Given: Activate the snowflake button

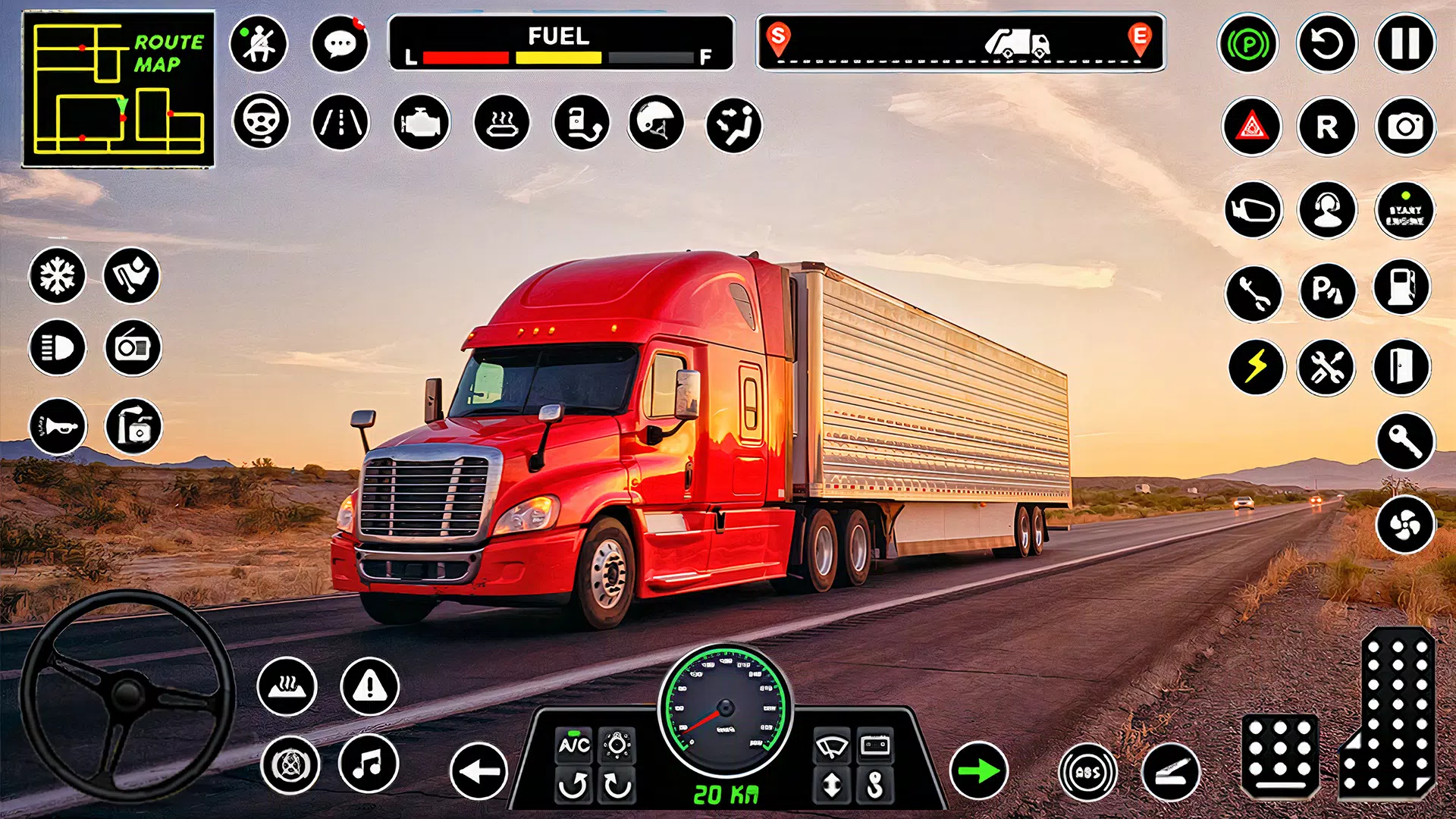Looking at the screenshot, I should [x=58, y=275].
